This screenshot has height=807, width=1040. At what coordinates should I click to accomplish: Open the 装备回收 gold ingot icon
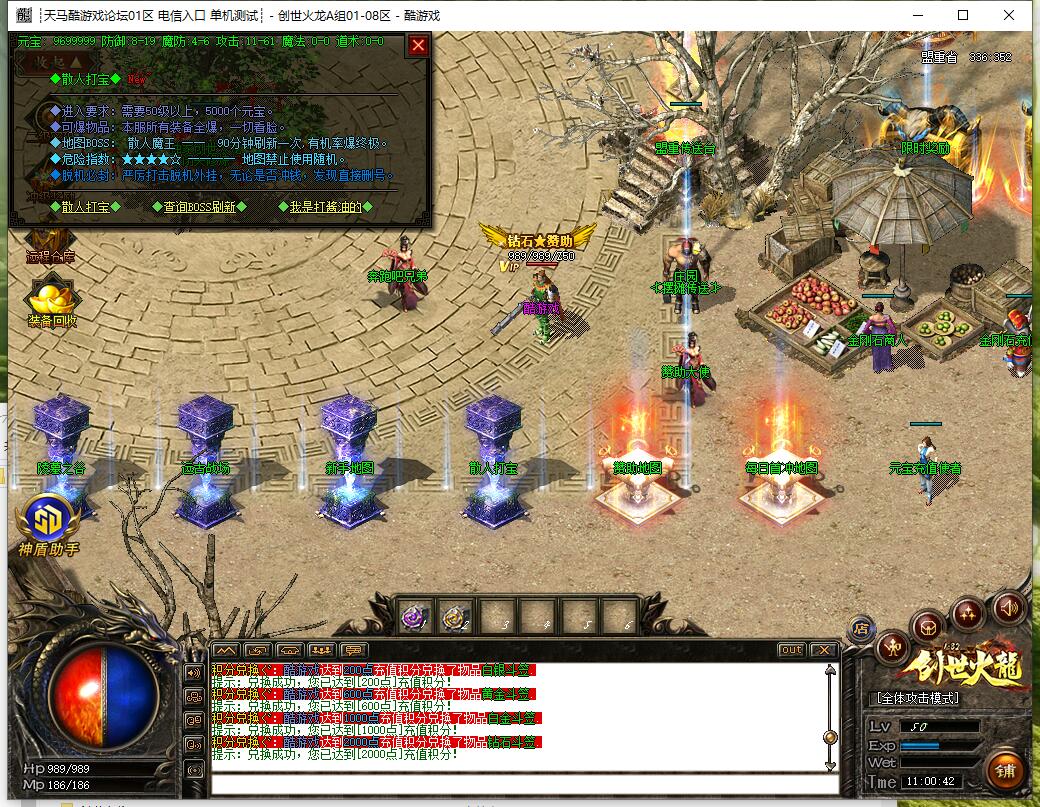(52, 299)
